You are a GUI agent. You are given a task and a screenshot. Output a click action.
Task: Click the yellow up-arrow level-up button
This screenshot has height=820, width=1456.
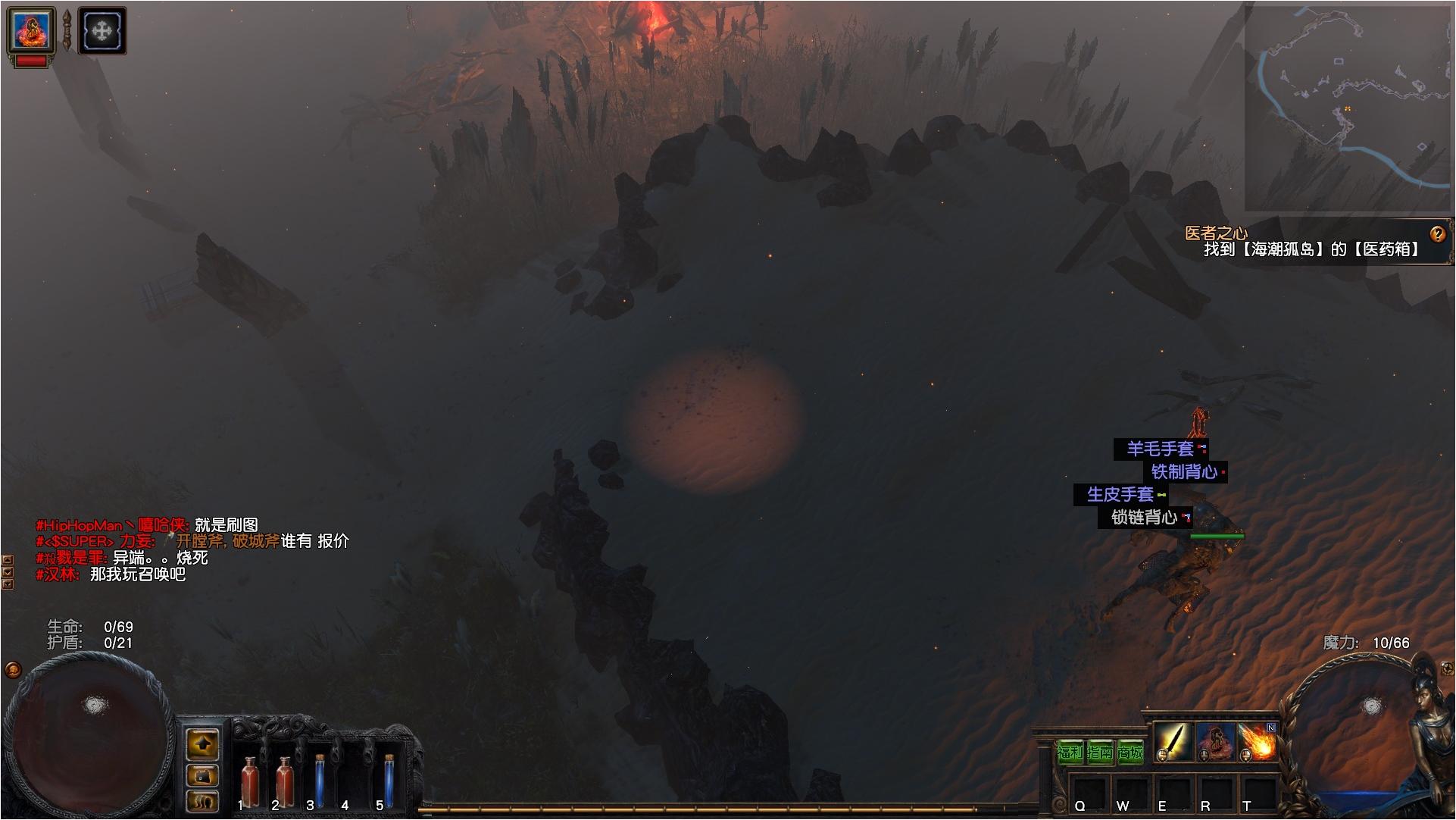pyautogui.click(x=202, y=744)
